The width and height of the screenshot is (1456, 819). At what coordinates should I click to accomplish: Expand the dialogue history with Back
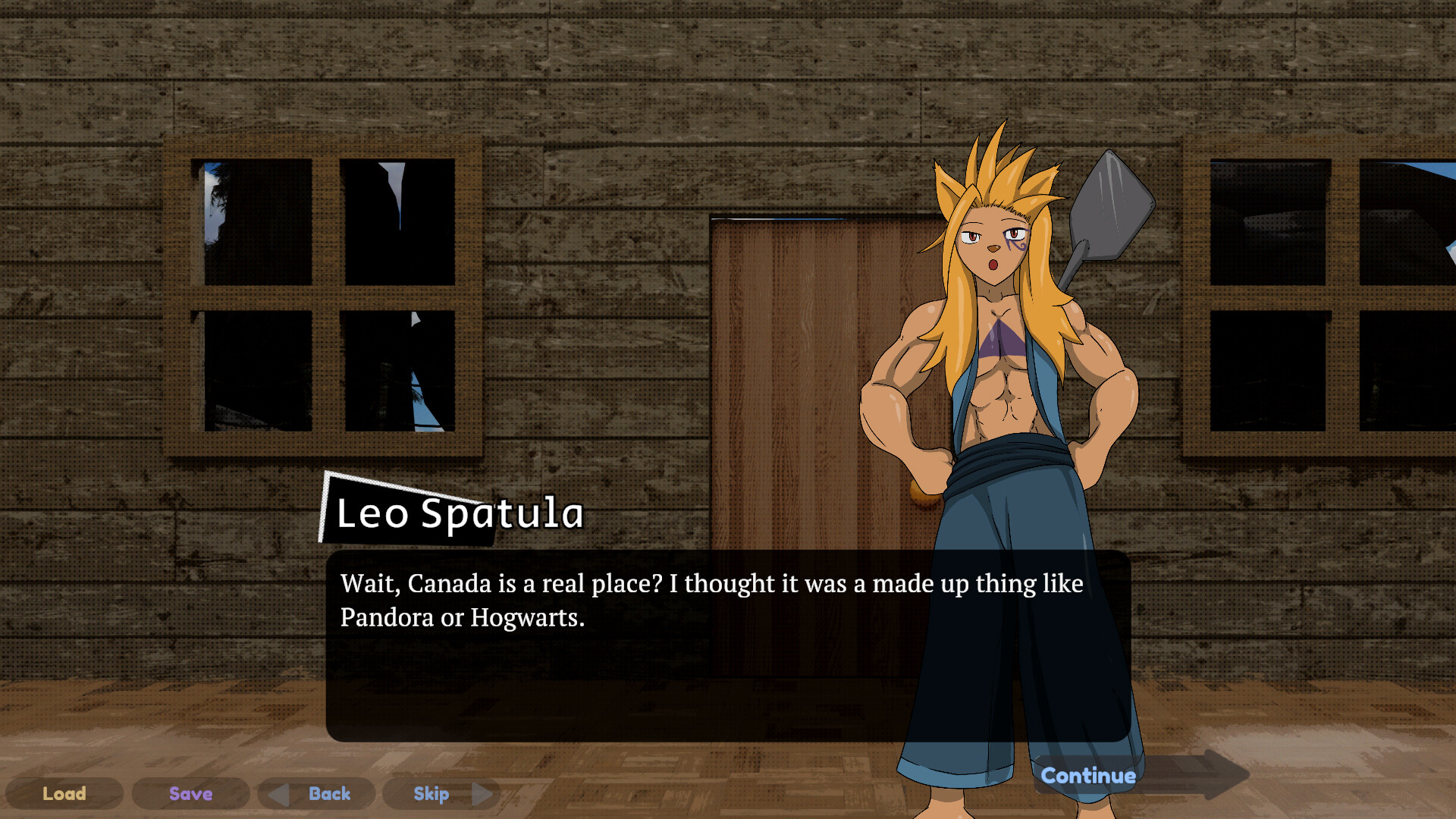pyautogui.click(x=328, y=794)
